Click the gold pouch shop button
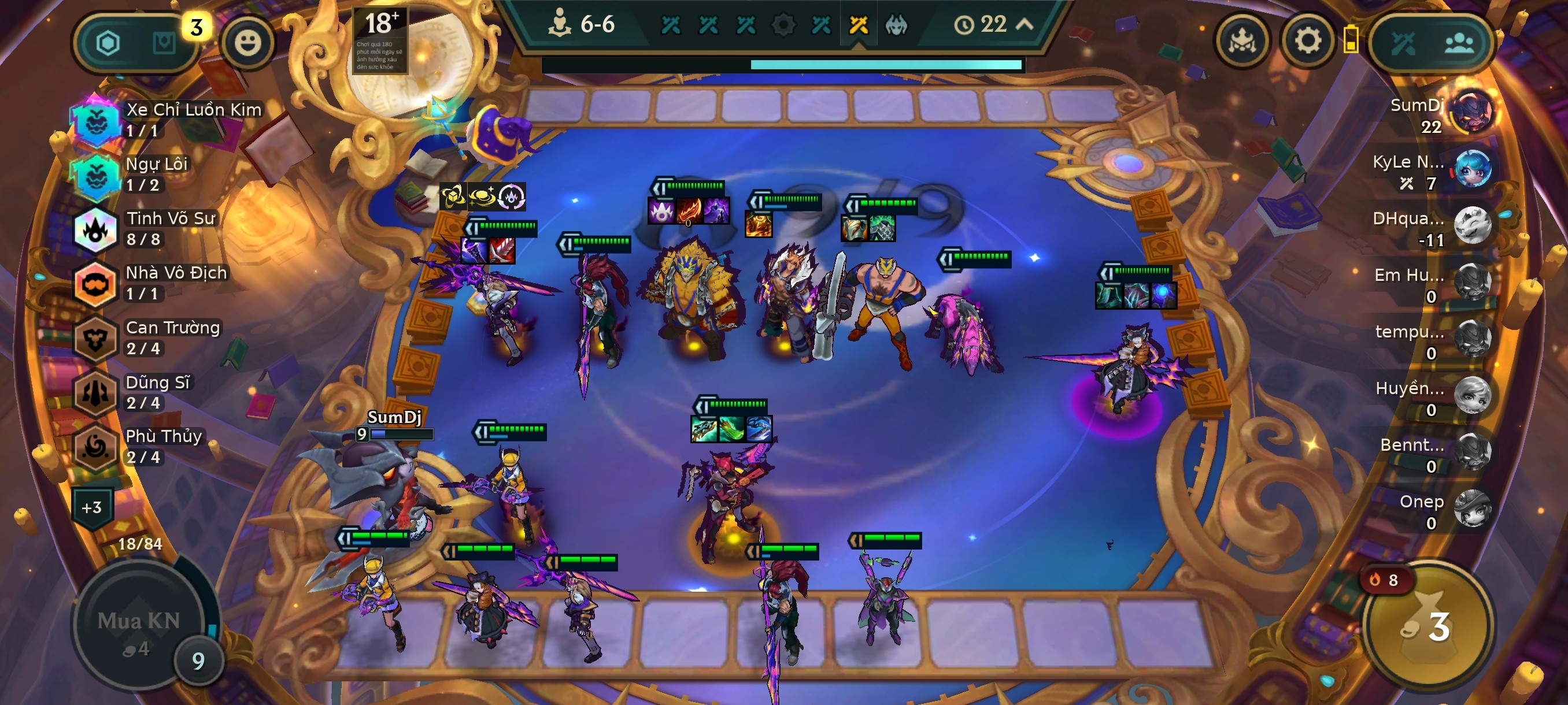 point(1428,626)
